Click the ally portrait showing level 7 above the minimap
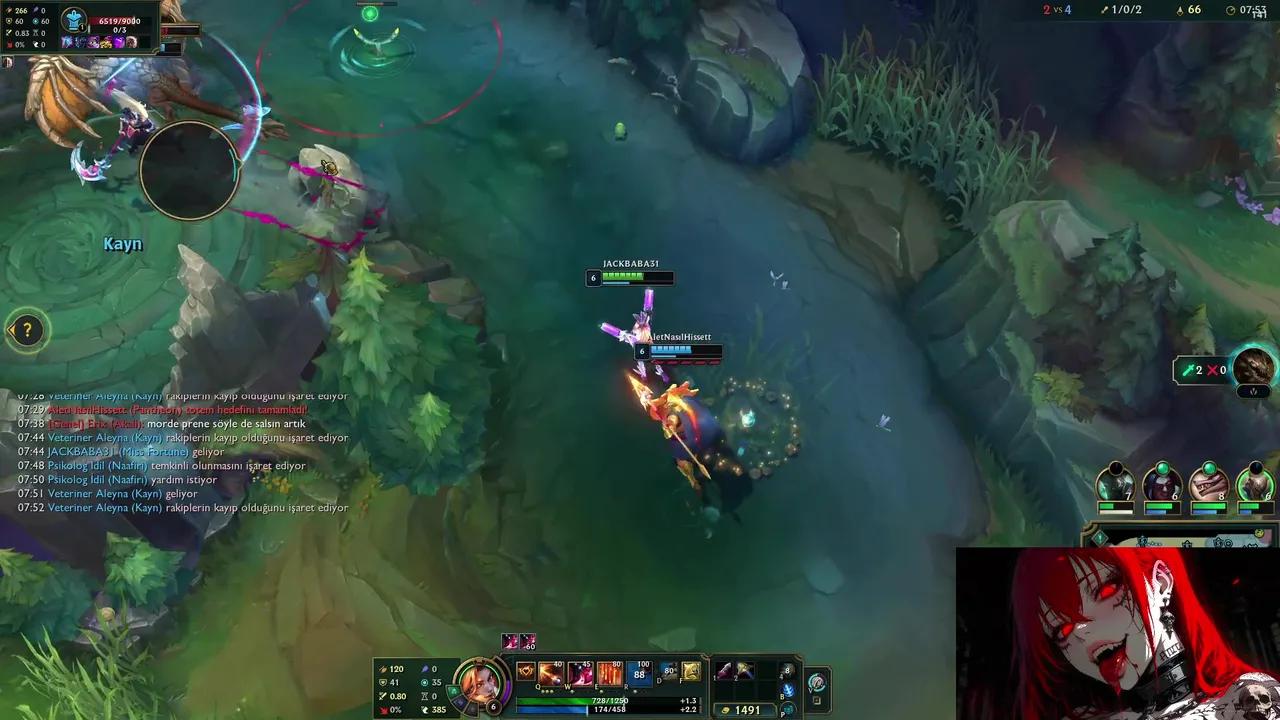This screenshot has height=720, width=1280. point(1114,482)
